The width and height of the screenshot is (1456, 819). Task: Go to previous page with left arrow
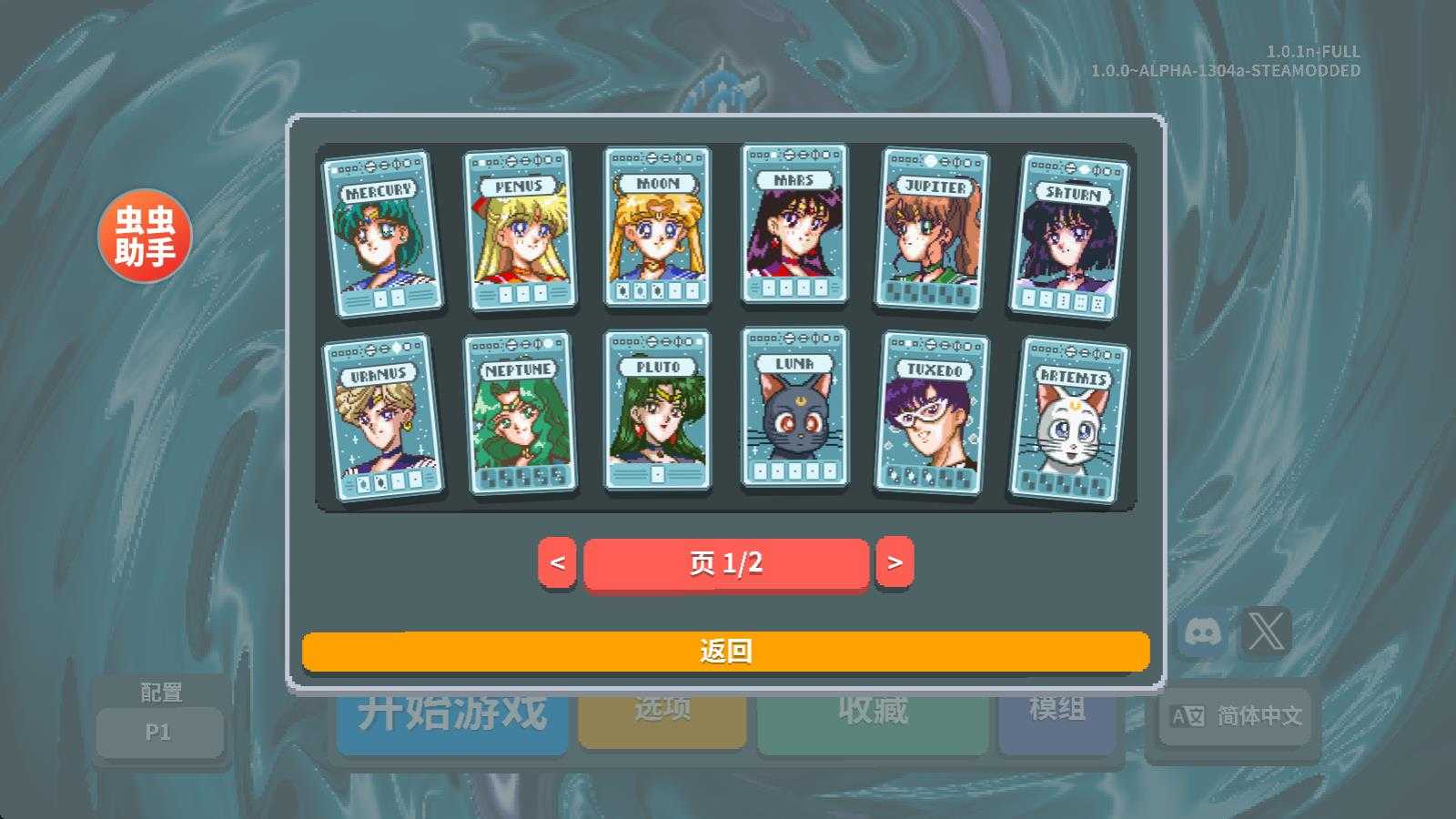click(x=559, y=563)
